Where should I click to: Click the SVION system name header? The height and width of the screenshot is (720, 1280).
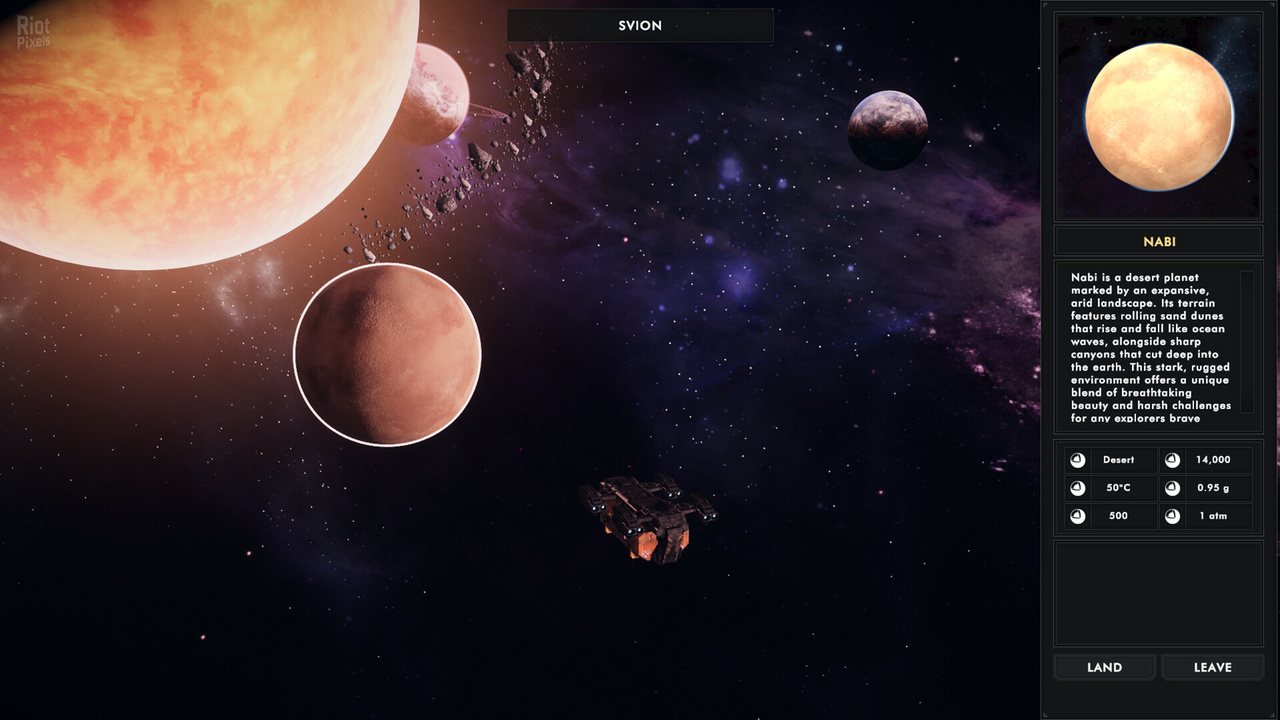coord(639,25)
